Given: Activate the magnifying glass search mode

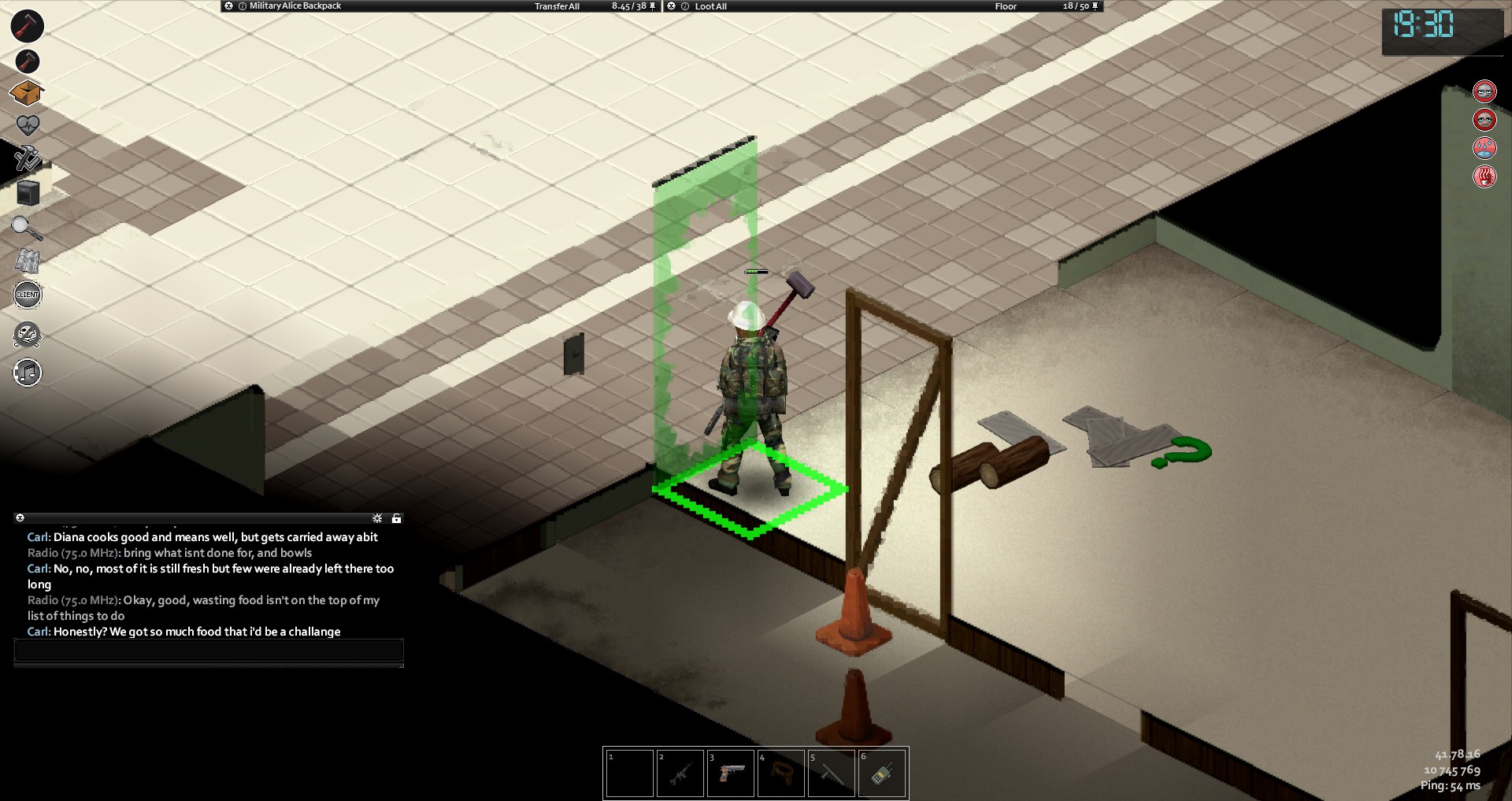Looking at the screenshot, I should pyautogui.click(x=26, y=228).
